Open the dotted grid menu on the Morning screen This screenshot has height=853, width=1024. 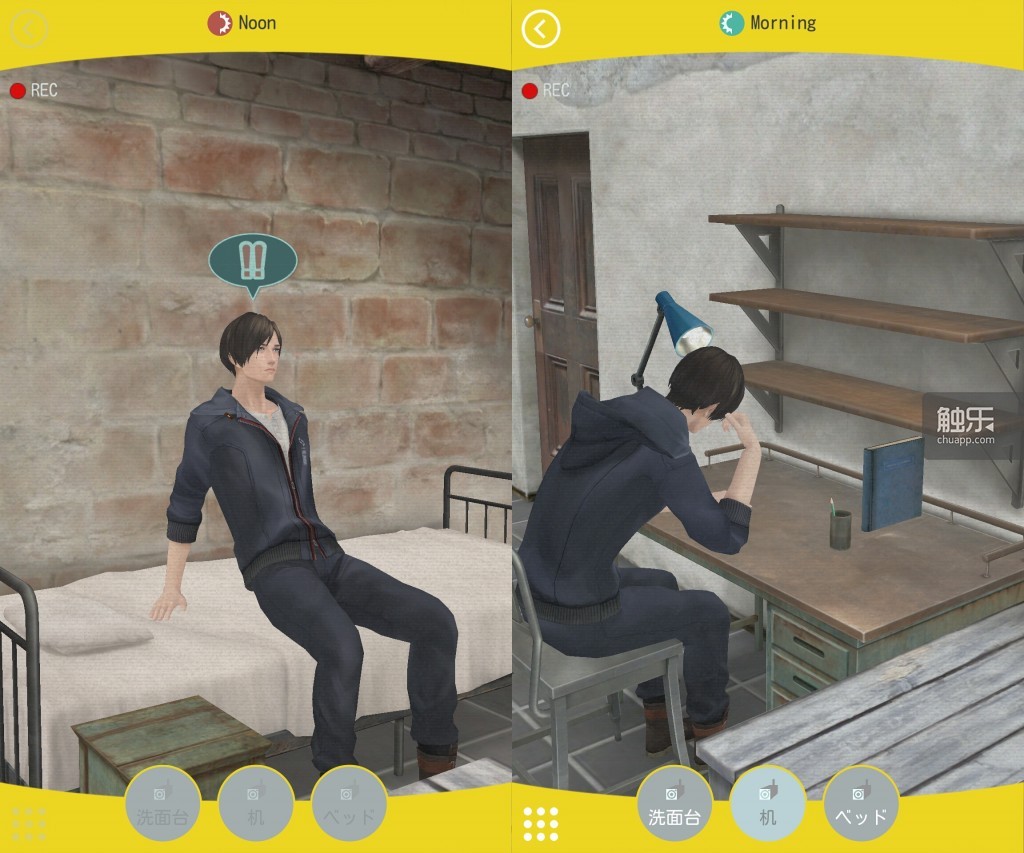[x=541, y=823]
